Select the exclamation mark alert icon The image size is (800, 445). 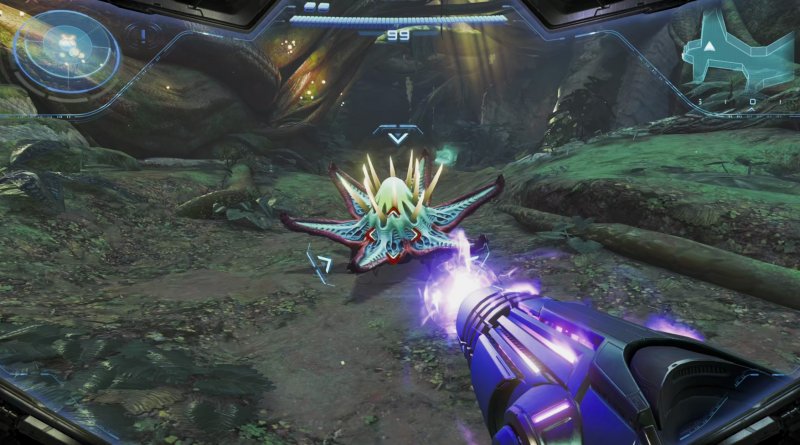coord(142,35)
